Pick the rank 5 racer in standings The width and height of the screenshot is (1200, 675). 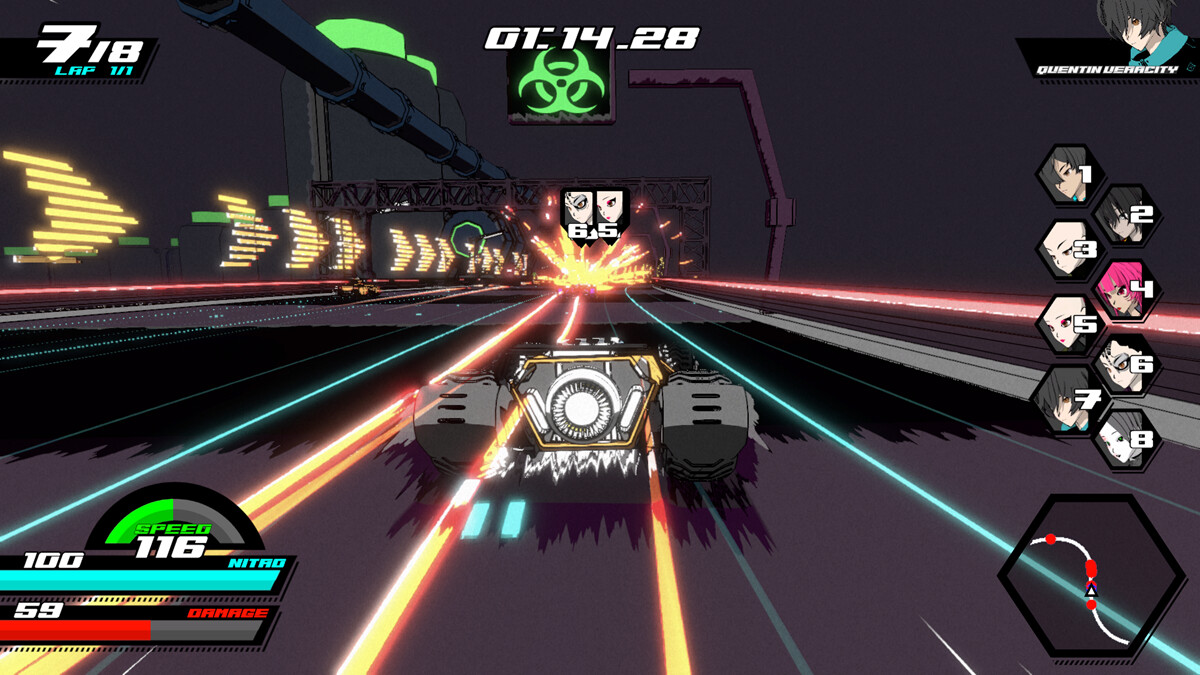click(x=1066, y=325)
